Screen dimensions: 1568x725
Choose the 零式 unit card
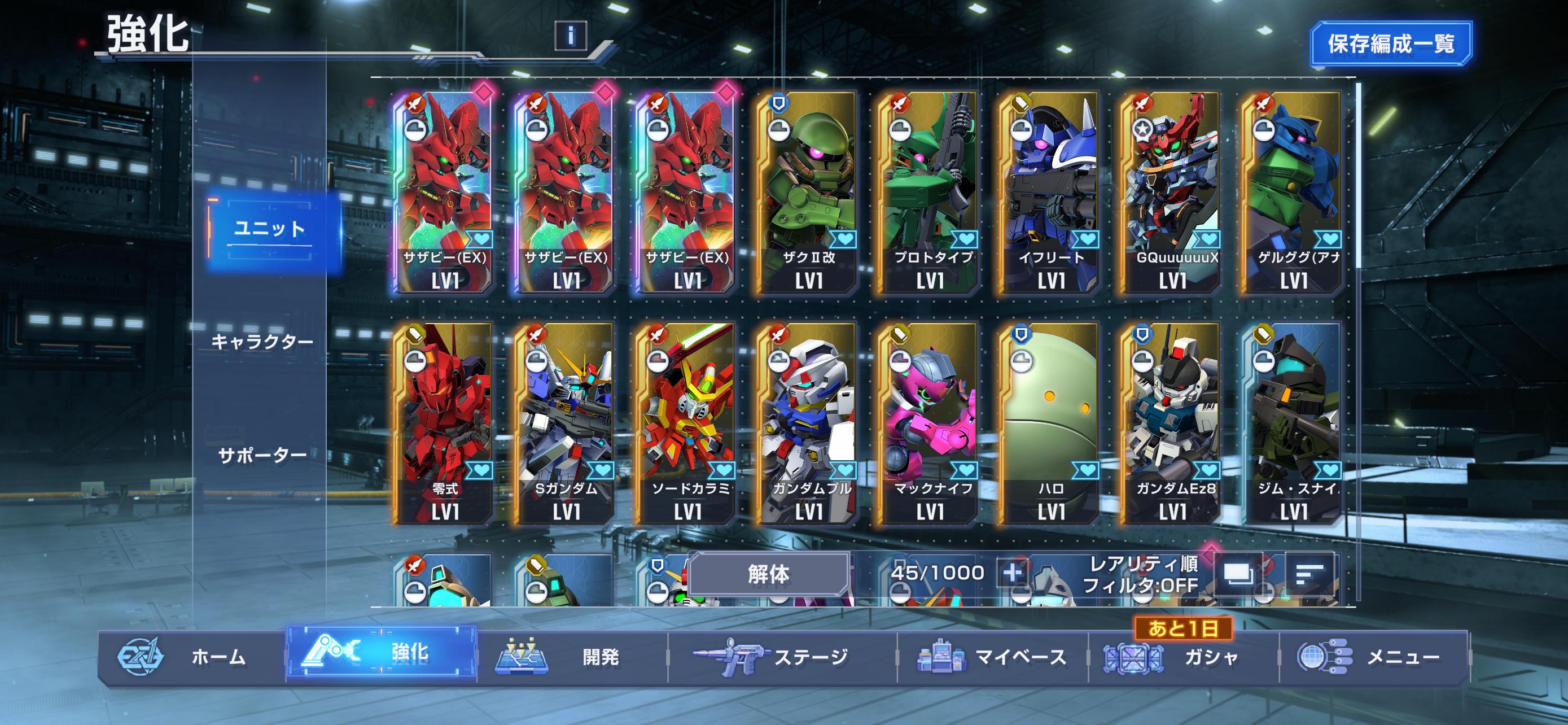click(x=444, y=423)
